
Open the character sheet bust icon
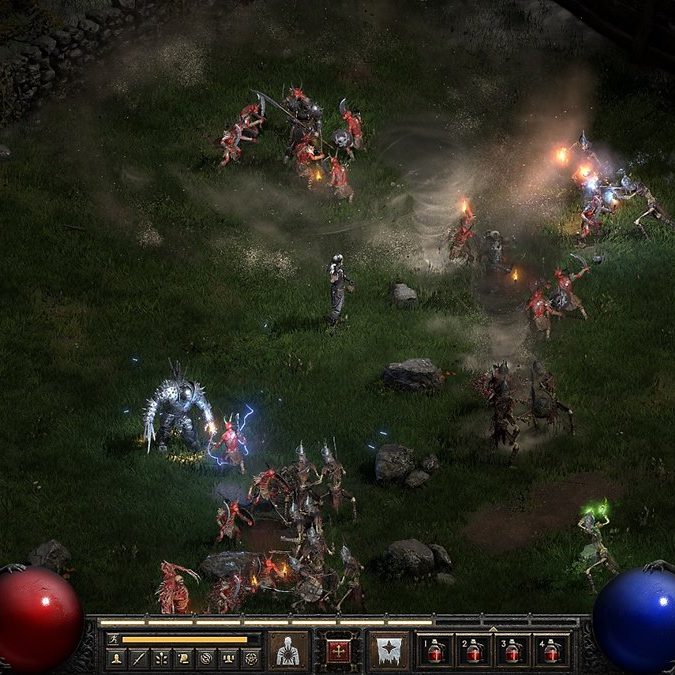tap(117, 658)
